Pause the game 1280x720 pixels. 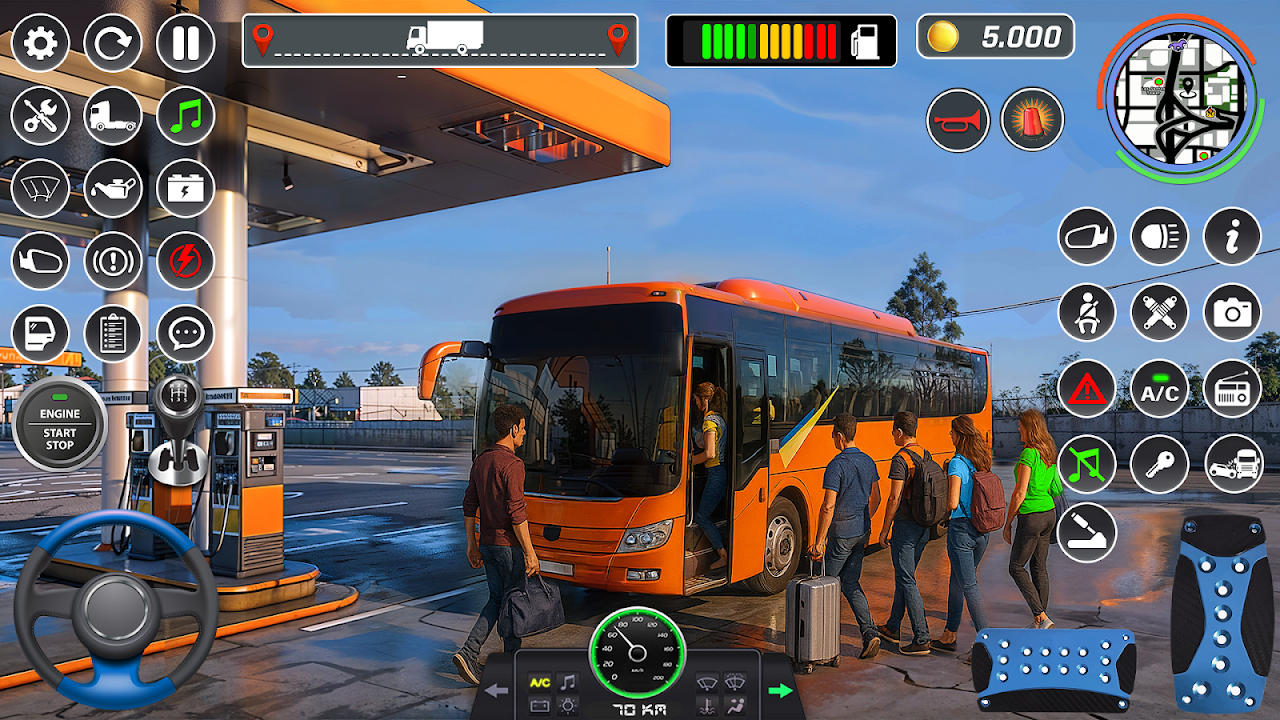tap(185, 43)
